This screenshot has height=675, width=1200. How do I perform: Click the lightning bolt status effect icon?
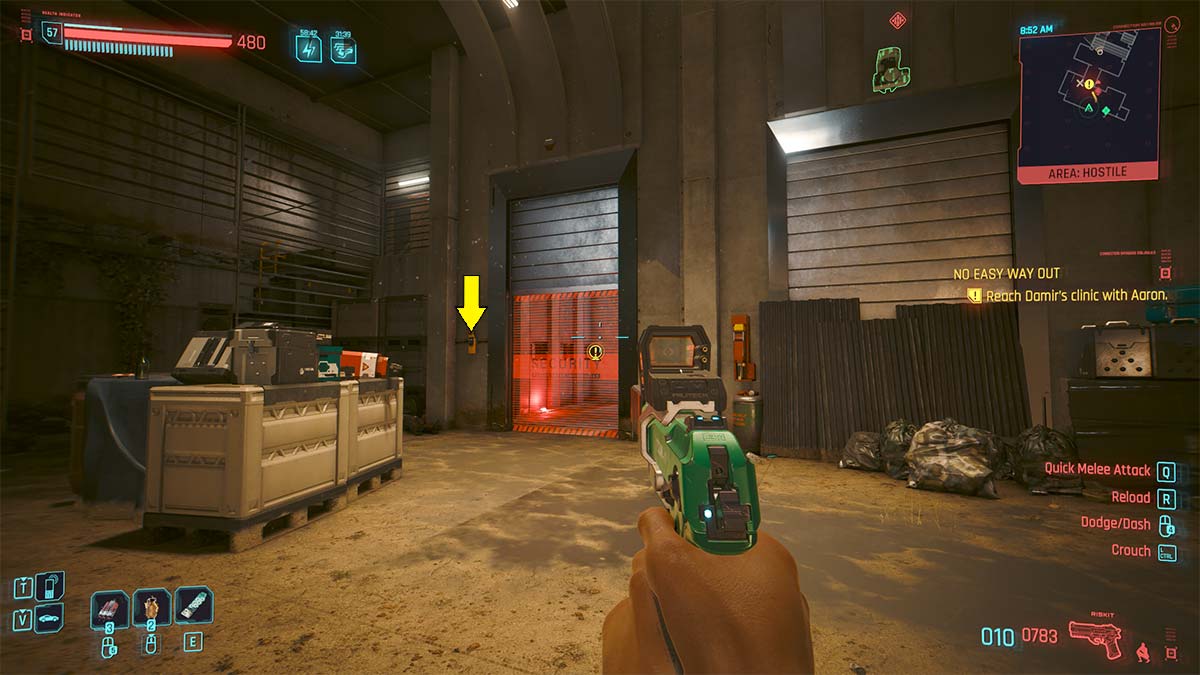coord(308,47)
